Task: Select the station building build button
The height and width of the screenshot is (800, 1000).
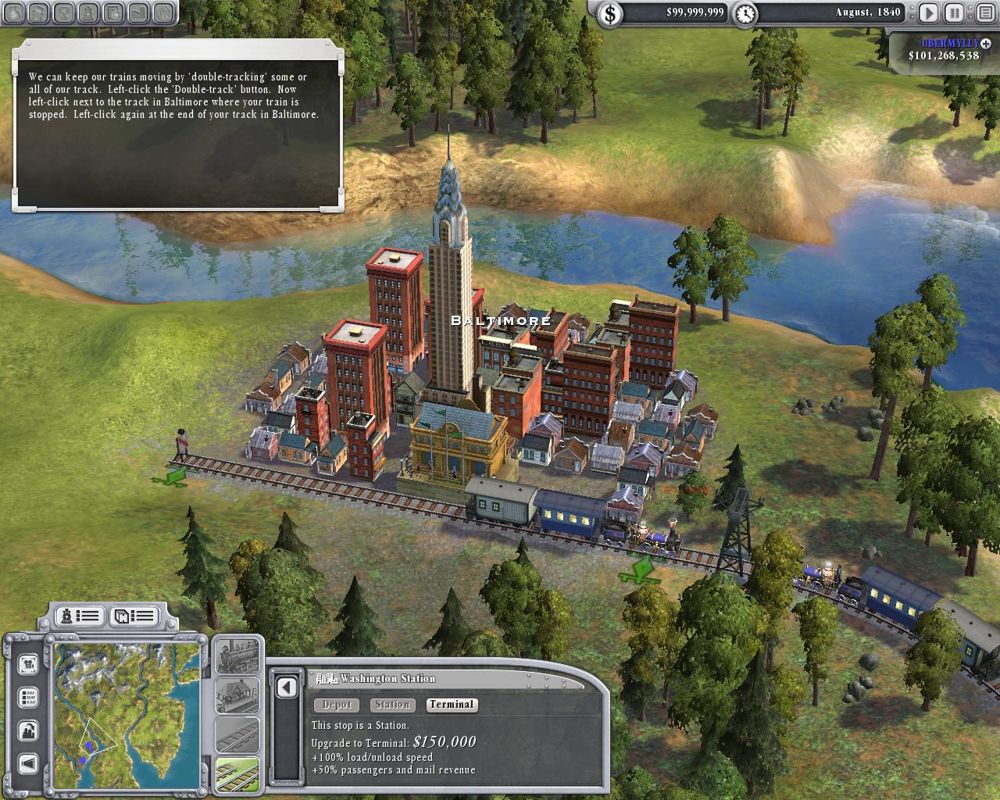Action: [x=237, y=696]
